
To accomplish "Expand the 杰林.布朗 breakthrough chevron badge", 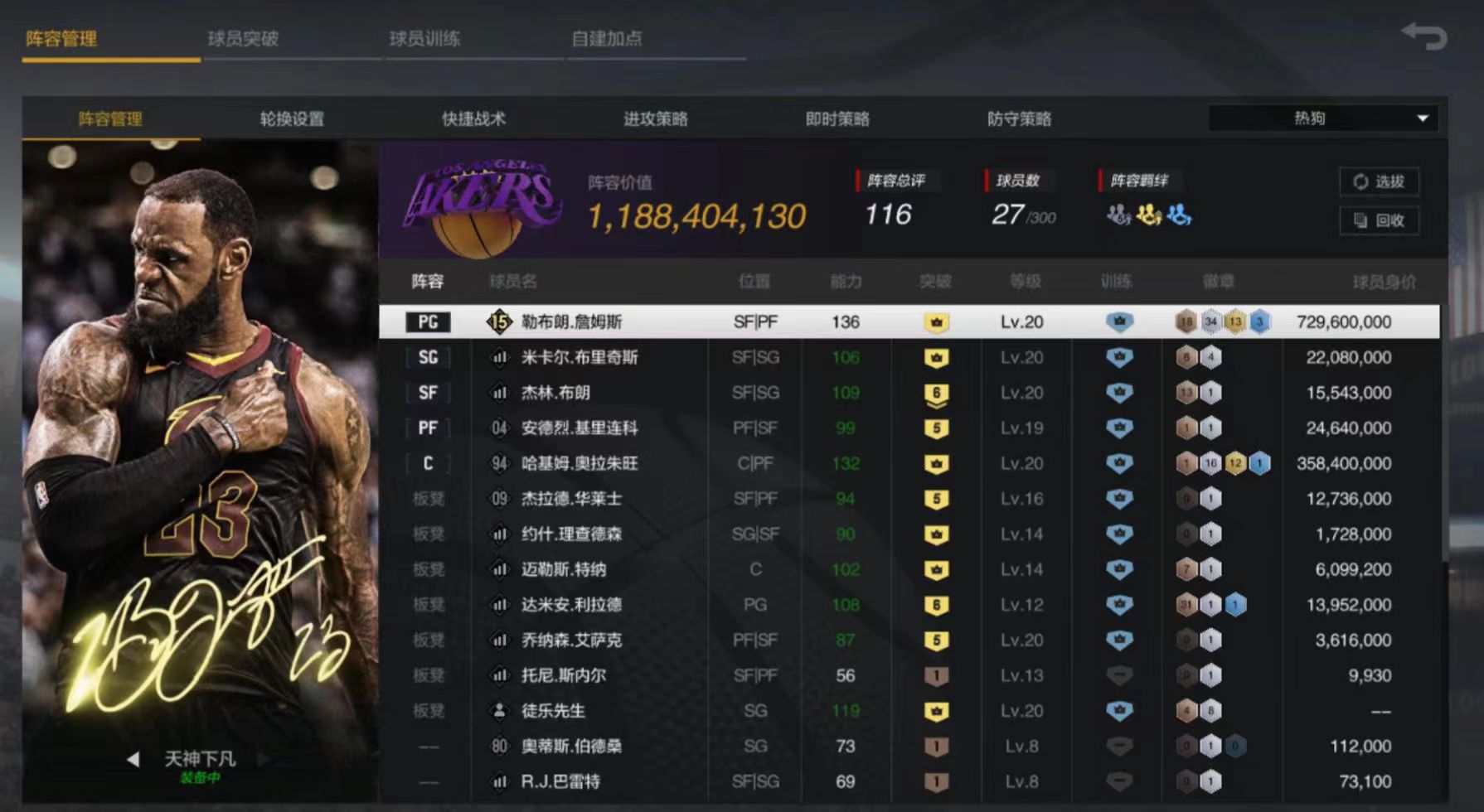I will 935,393.
